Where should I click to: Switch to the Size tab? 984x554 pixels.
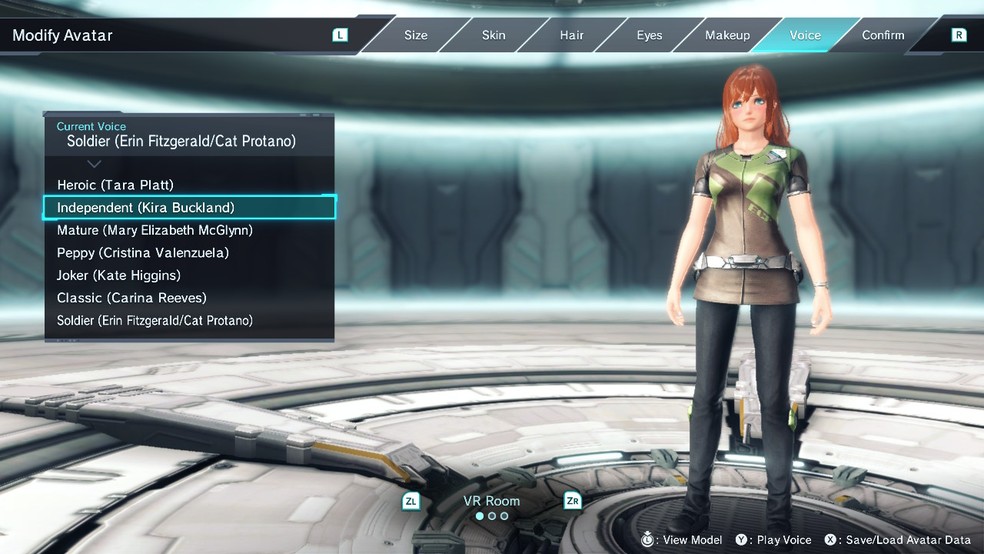tap(415, 35)
